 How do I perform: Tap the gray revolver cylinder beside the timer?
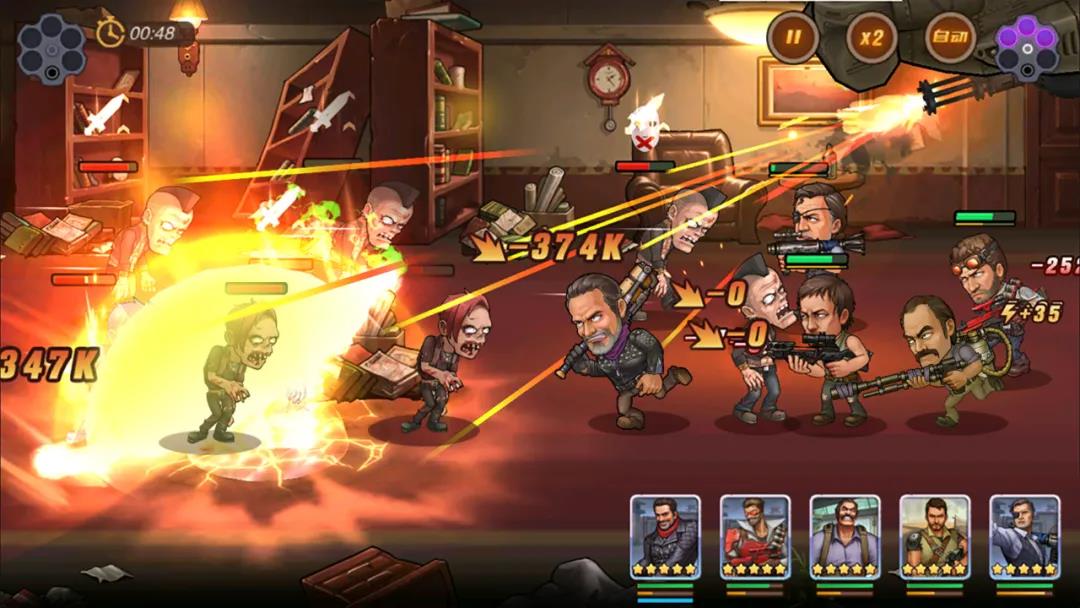51,48
